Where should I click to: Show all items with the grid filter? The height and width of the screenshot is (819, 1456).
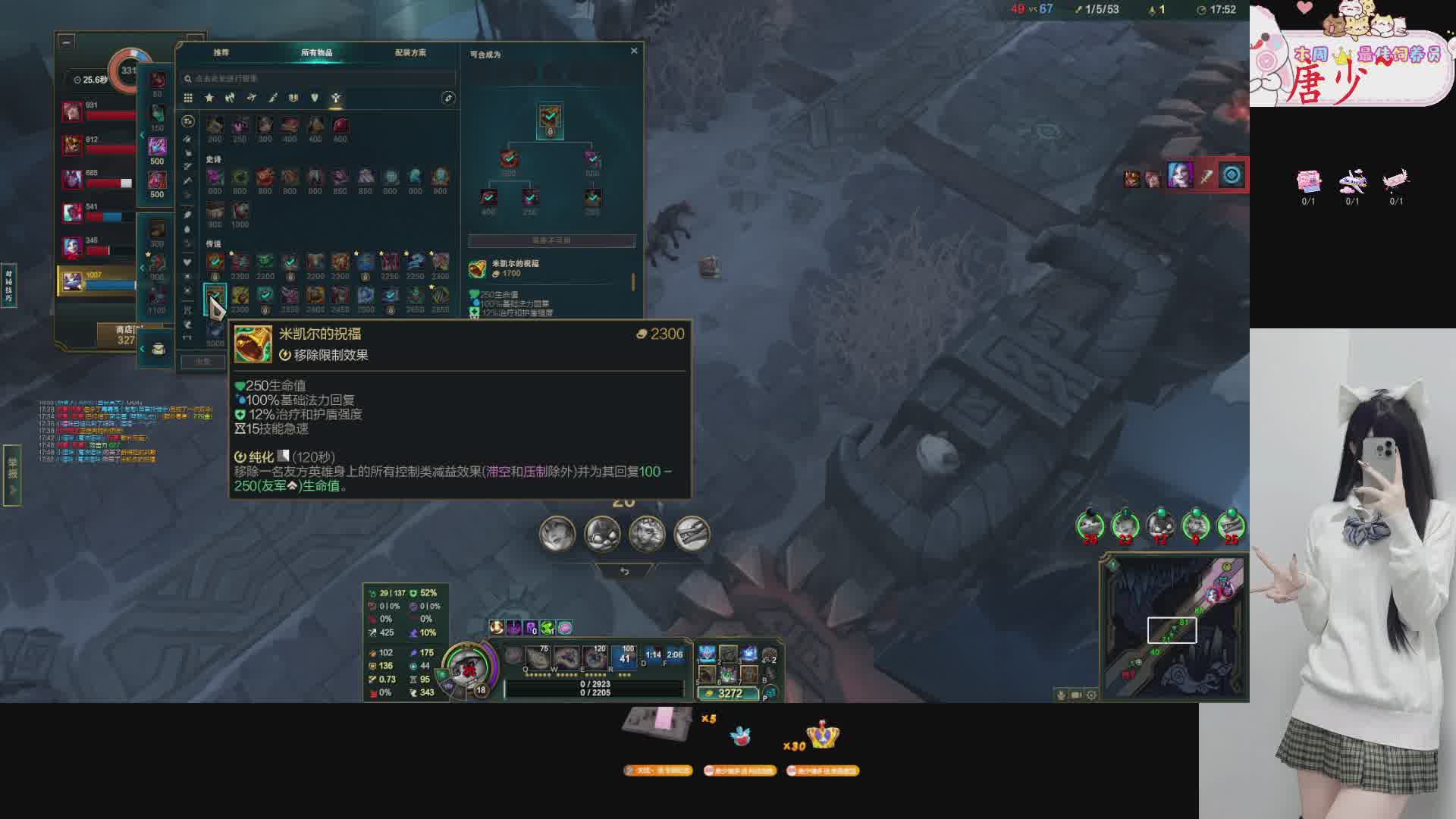pos(188,98)
